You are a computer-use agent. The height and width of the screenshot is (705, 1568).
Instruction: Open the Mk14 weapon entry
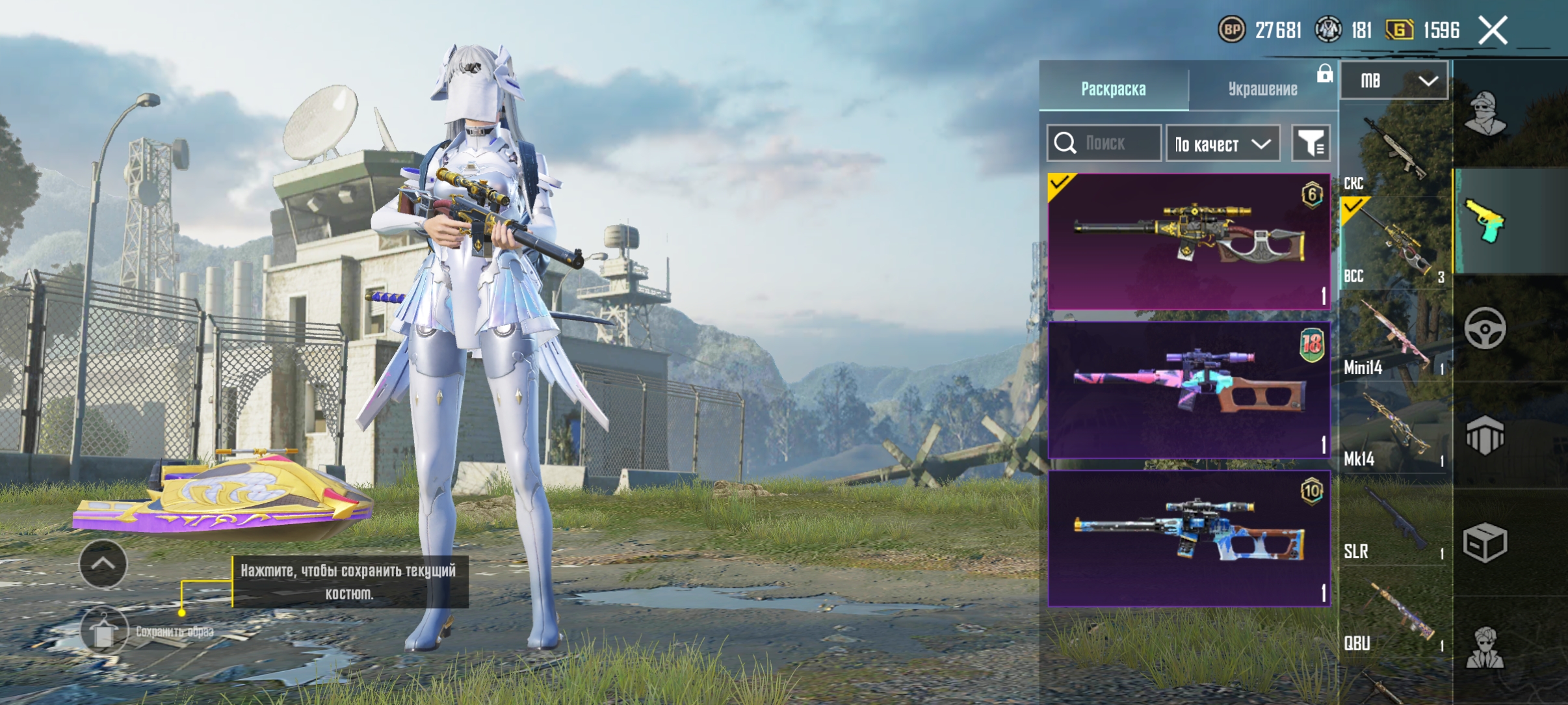point(1394,429)
